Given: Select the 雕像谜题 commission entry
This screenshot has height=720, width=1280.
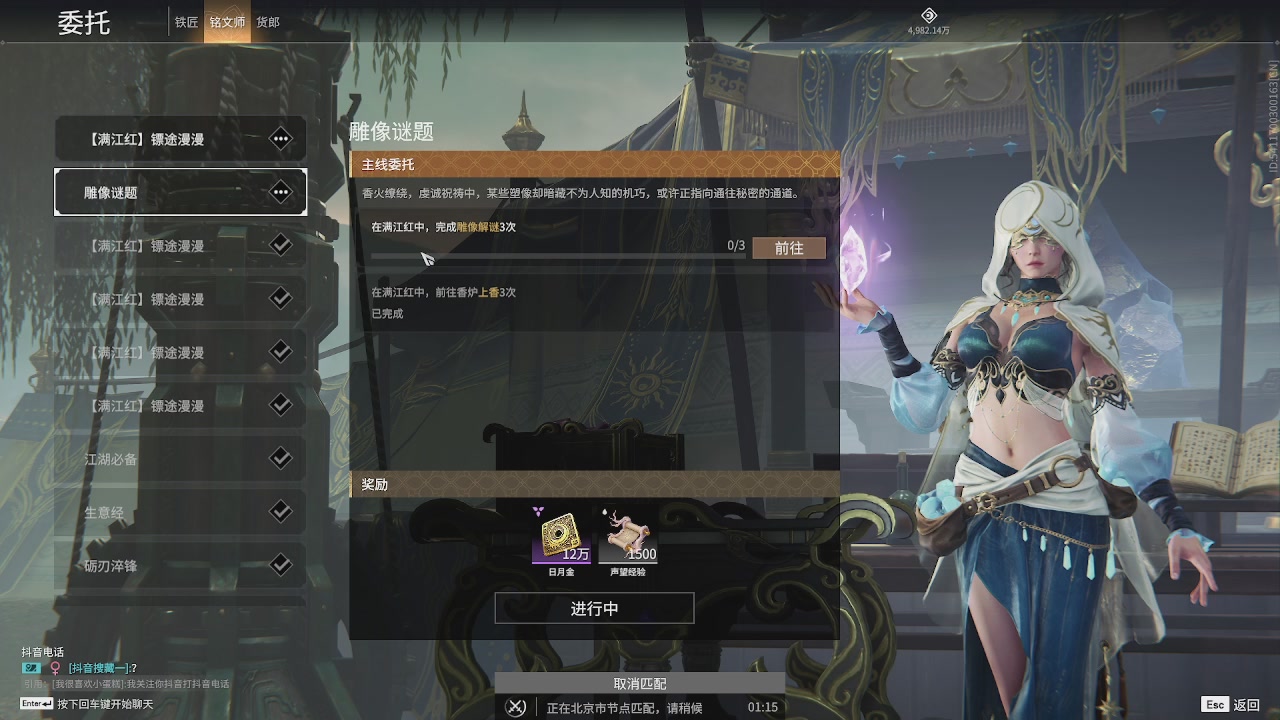Looking at the screenshot, I should [x=180, y=192].
